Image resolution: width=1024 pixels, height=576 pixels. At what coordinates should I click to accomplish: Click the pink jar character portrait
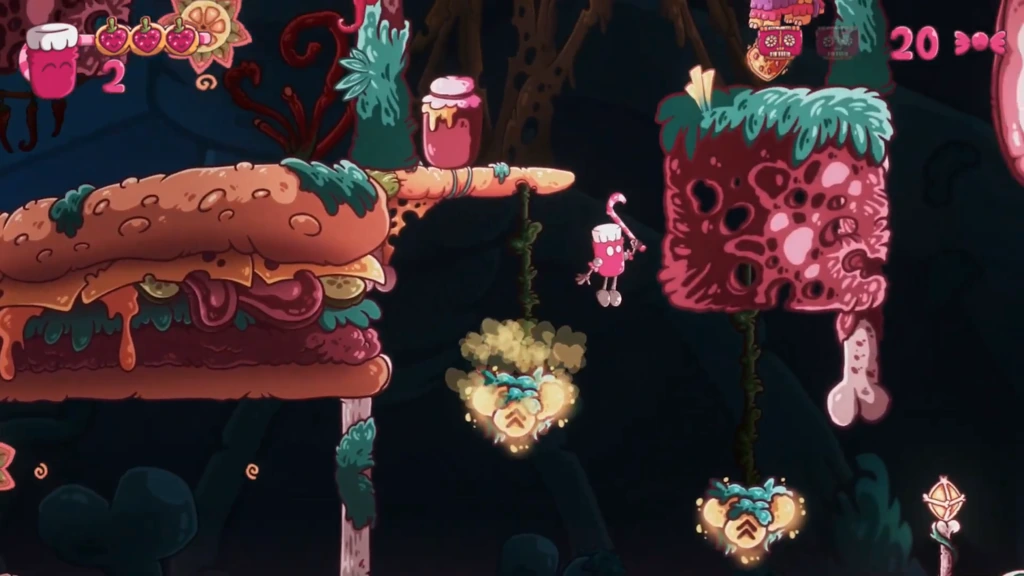coord(52,62)
